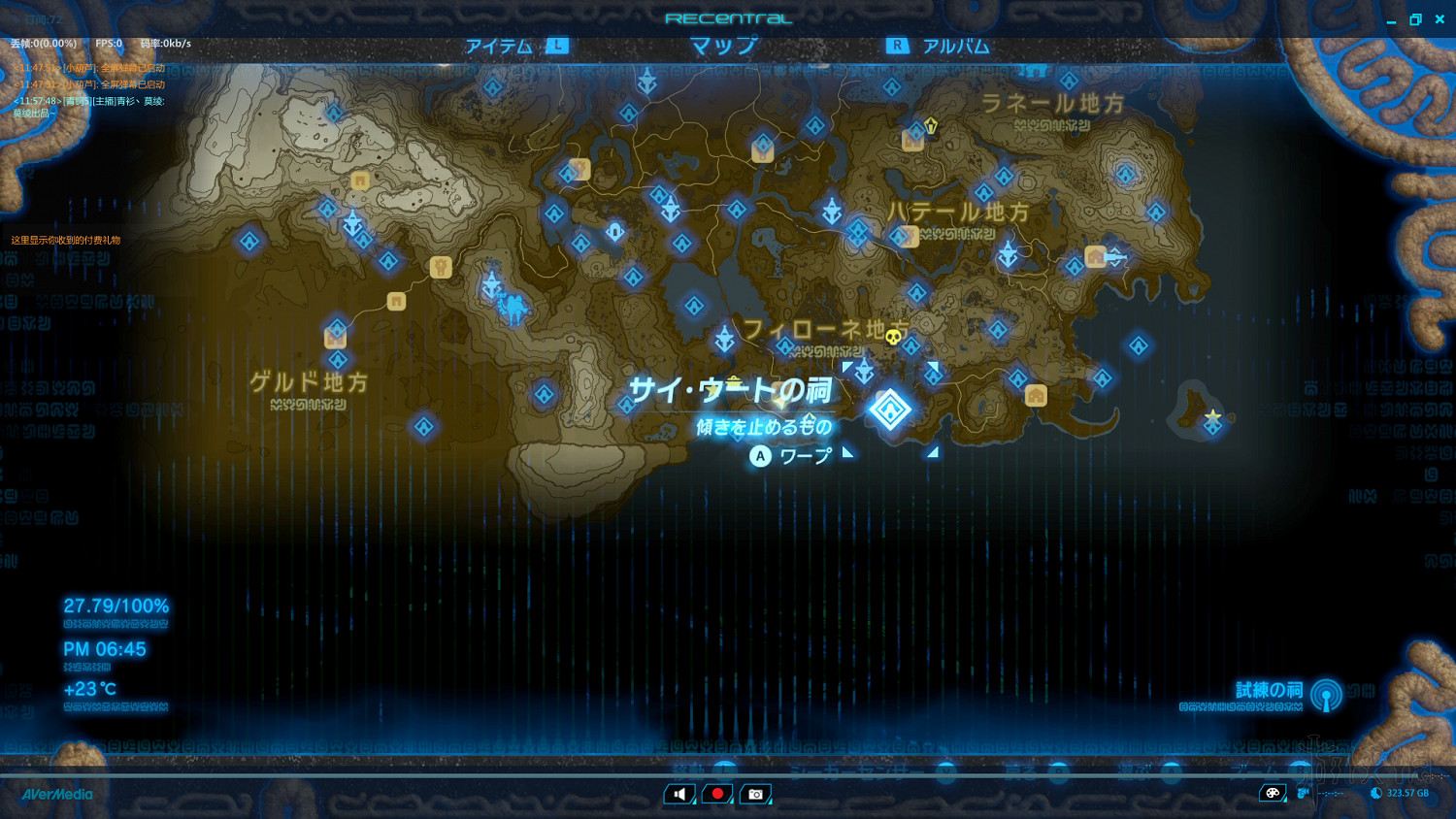Expand the L shoulder button indicator

click(557, 45)
